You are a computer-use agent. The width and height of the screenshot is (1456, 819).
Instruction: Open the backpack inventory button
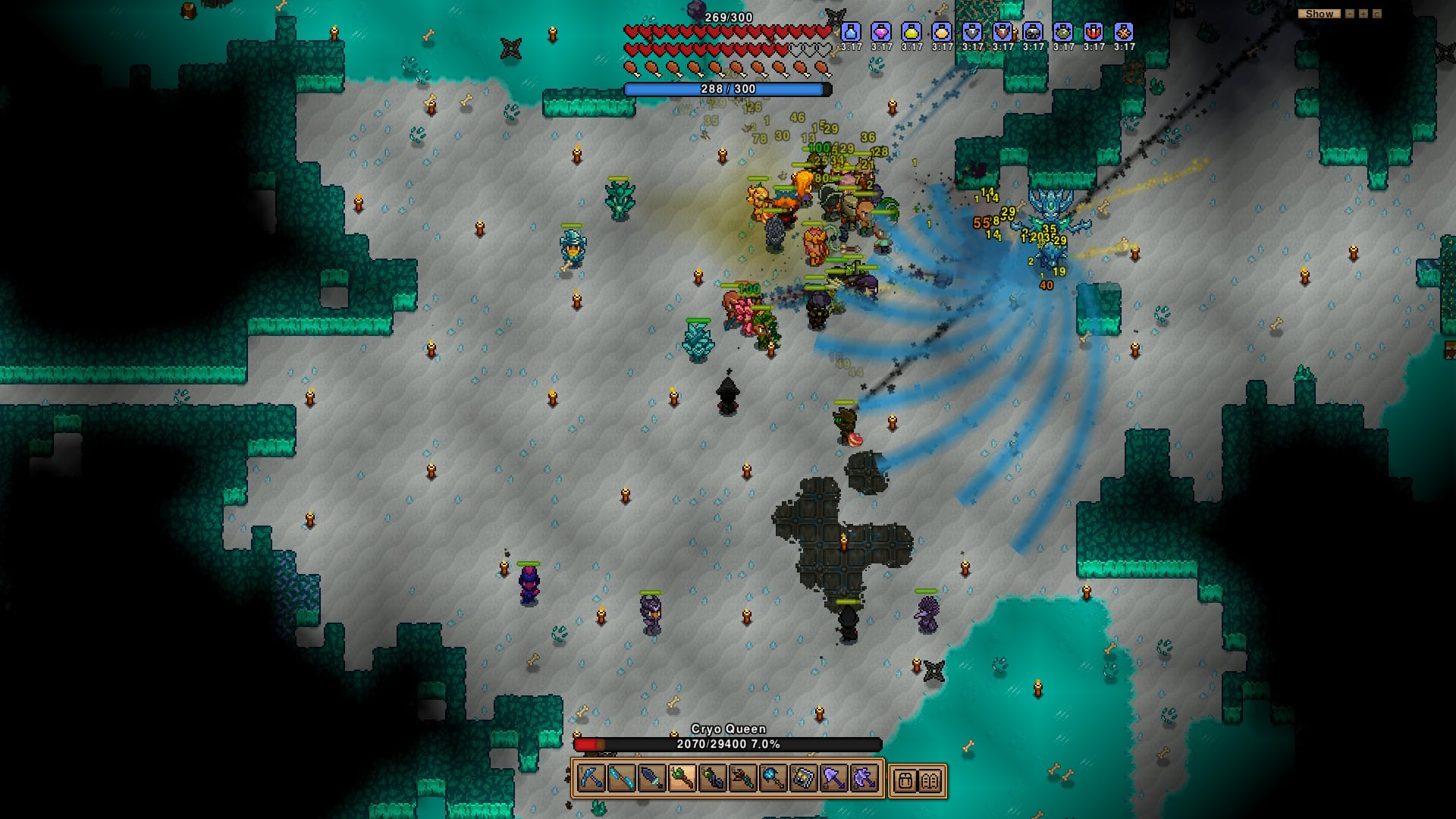coord(904,780)
